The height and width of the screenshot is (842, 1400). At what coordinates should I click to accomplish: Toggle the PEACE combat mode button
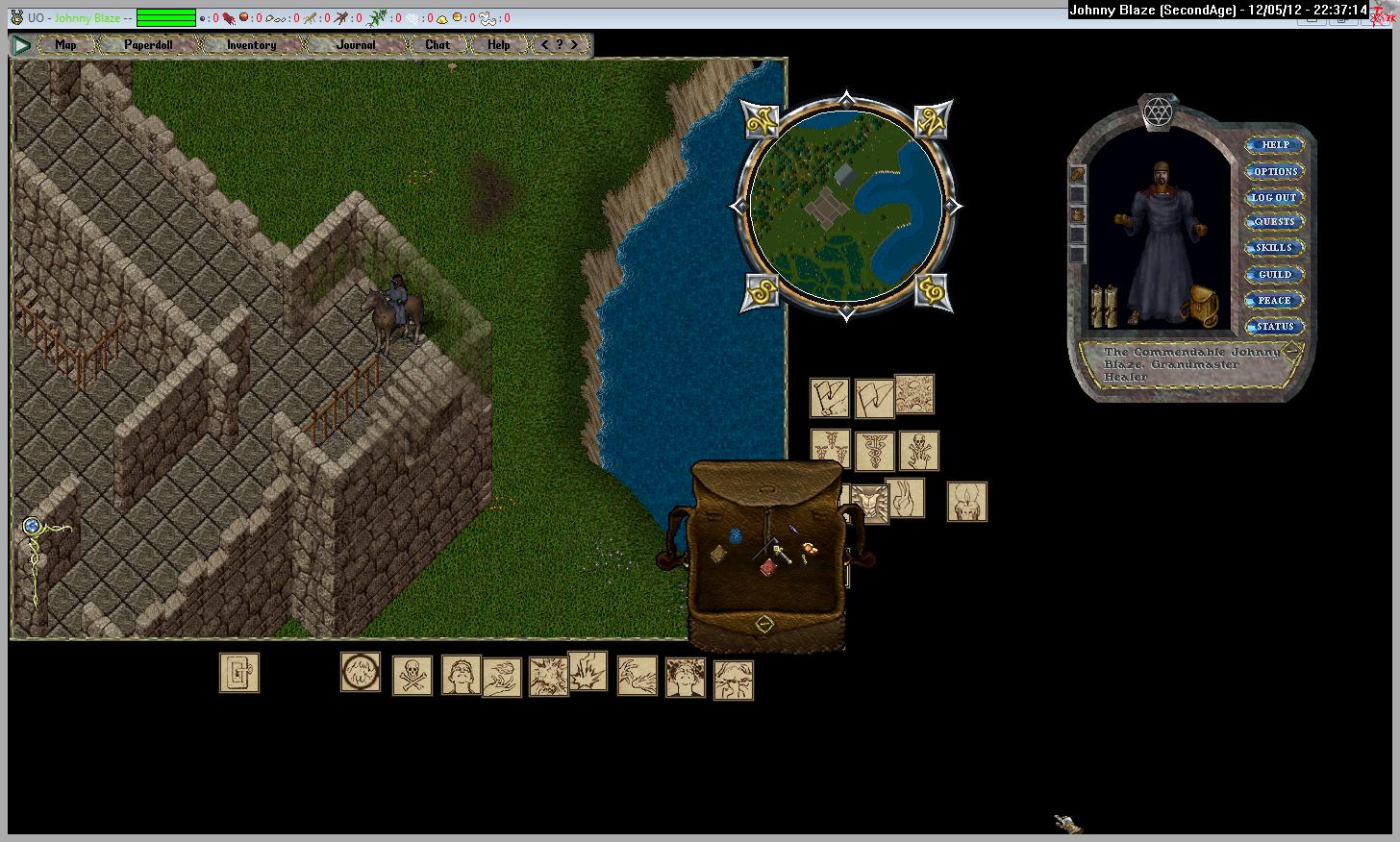tap(1275, 300)
